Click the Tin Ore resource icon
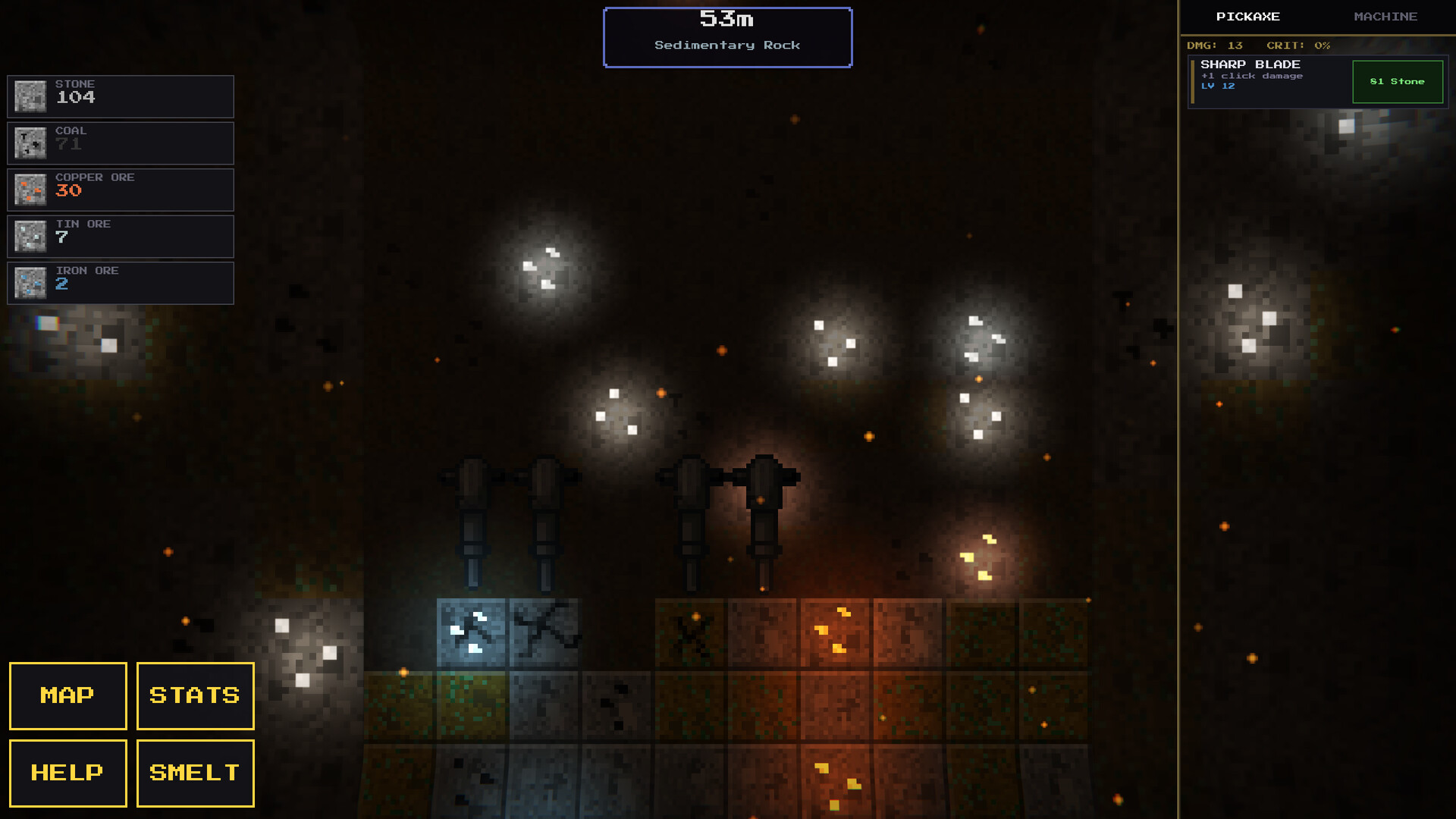The image size is (1456, 819). [30, 236]
